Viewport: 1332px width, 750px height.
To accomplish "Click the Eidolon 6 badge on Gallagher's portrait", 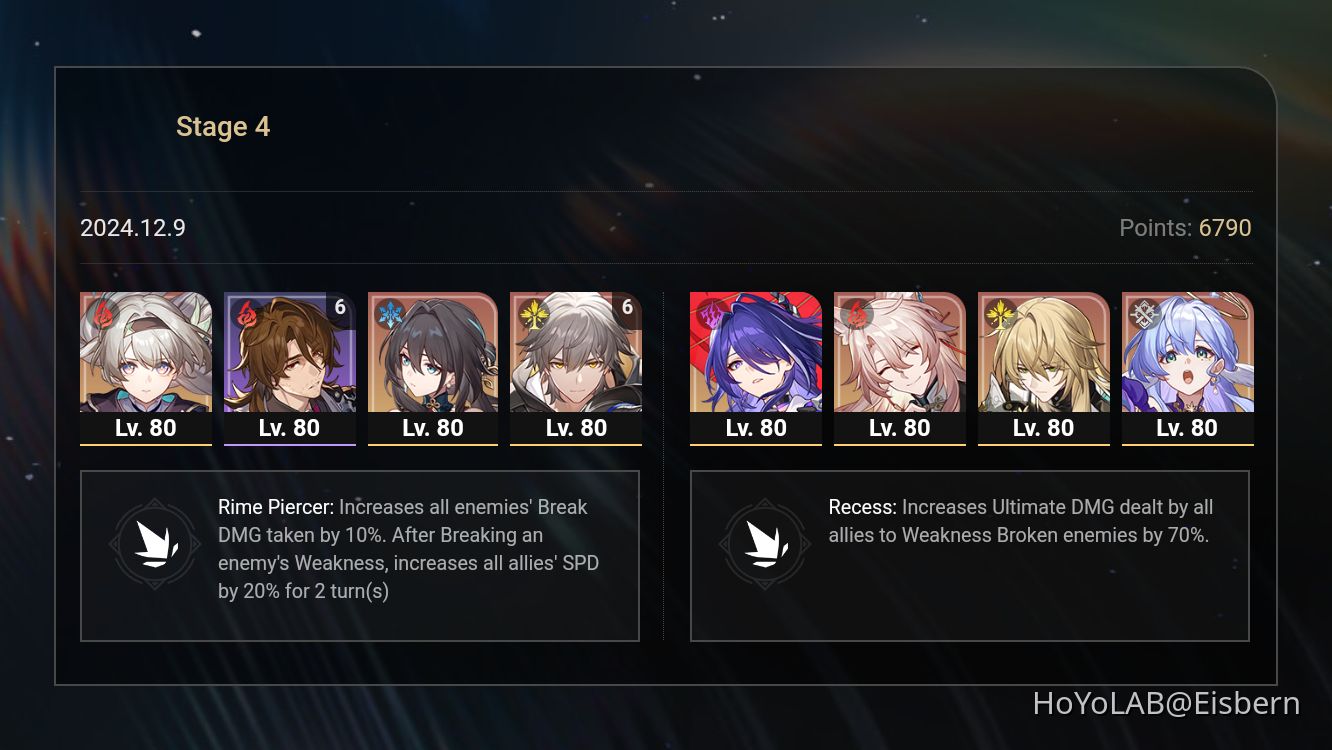I will point(339,308).
